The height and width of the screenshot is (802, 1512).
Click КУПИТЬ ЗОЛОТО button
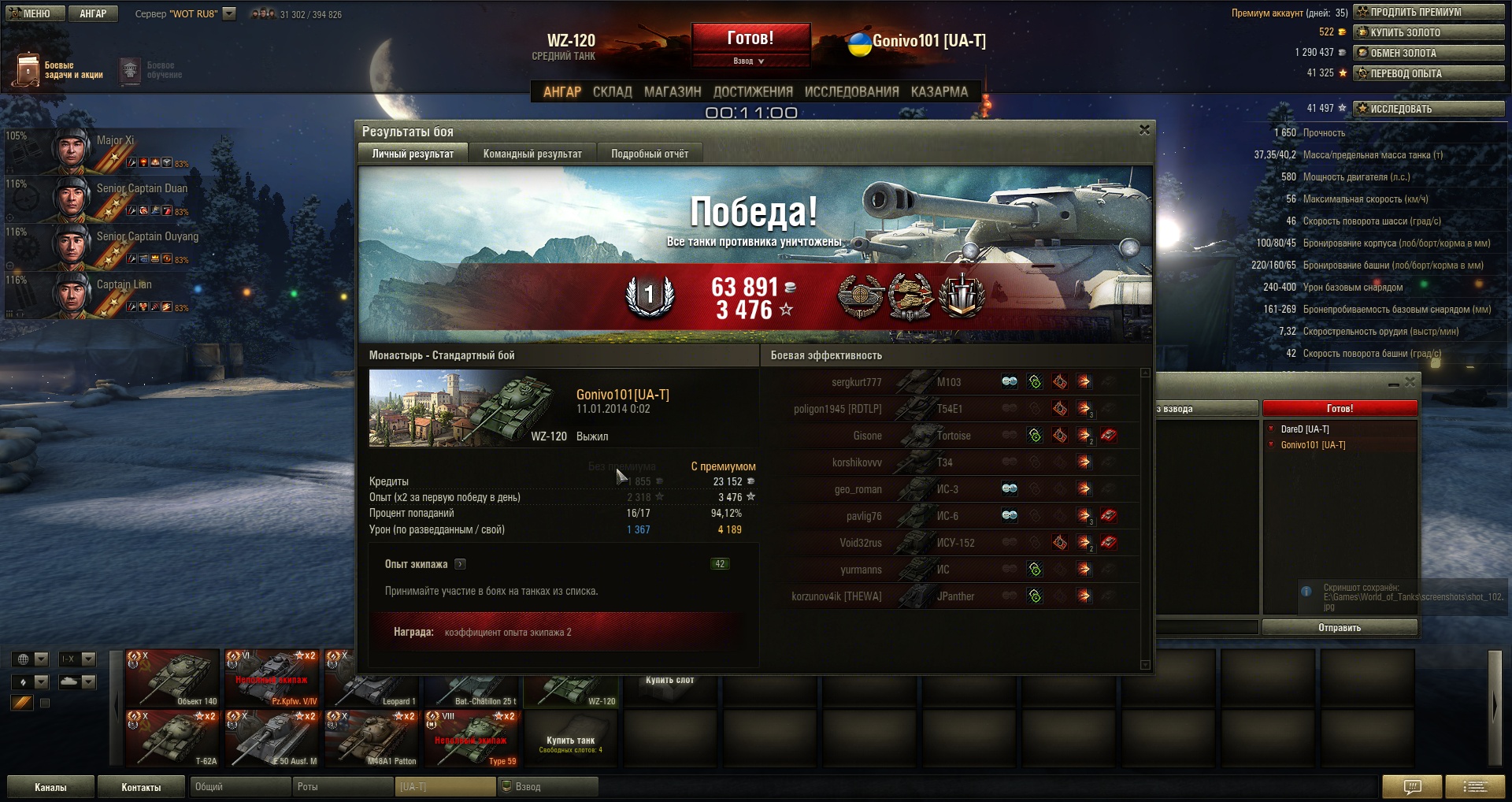[1429, 32]
